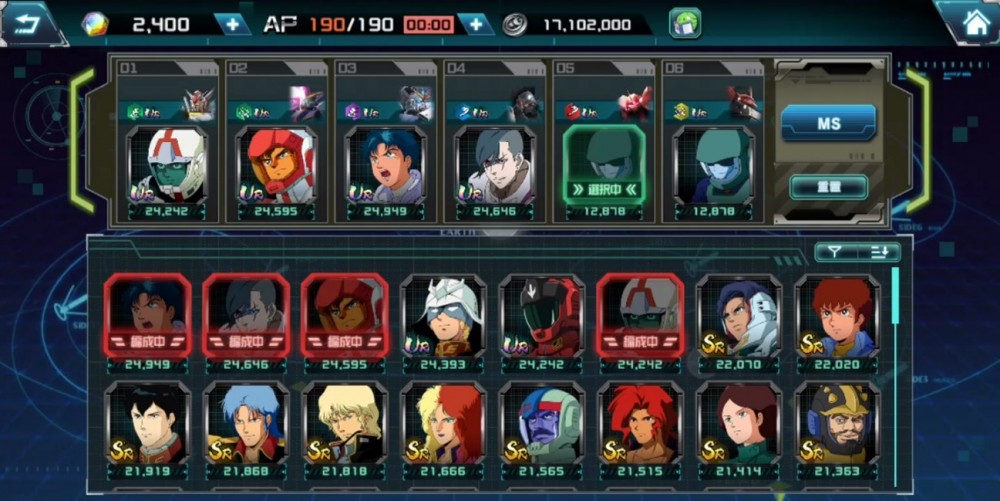
Task: Open the pilot list filter
Action: coord(833,252)
